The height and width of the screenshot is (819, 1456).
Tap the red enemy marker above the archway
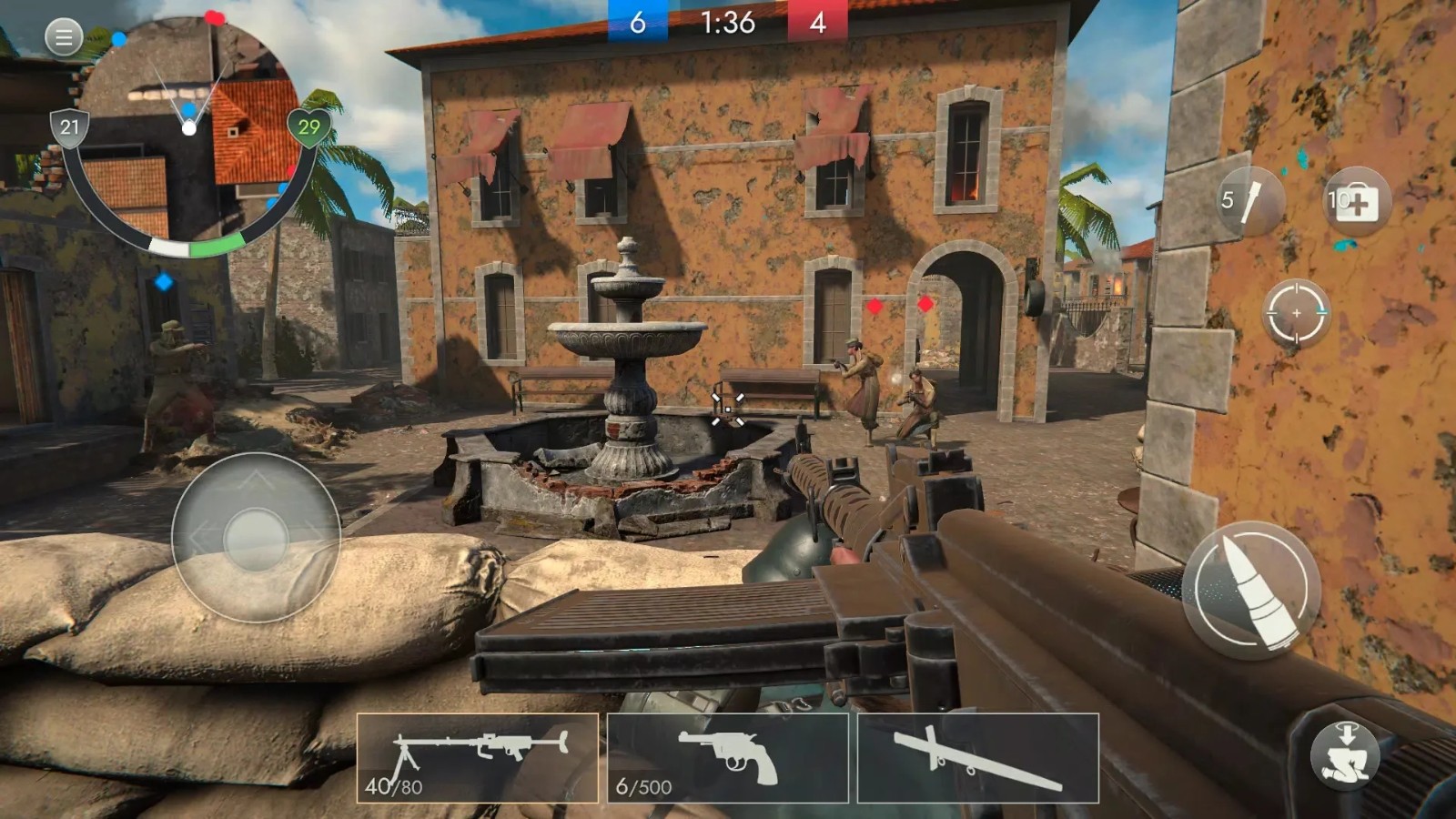pyautogui.click(x=925, y=306)
